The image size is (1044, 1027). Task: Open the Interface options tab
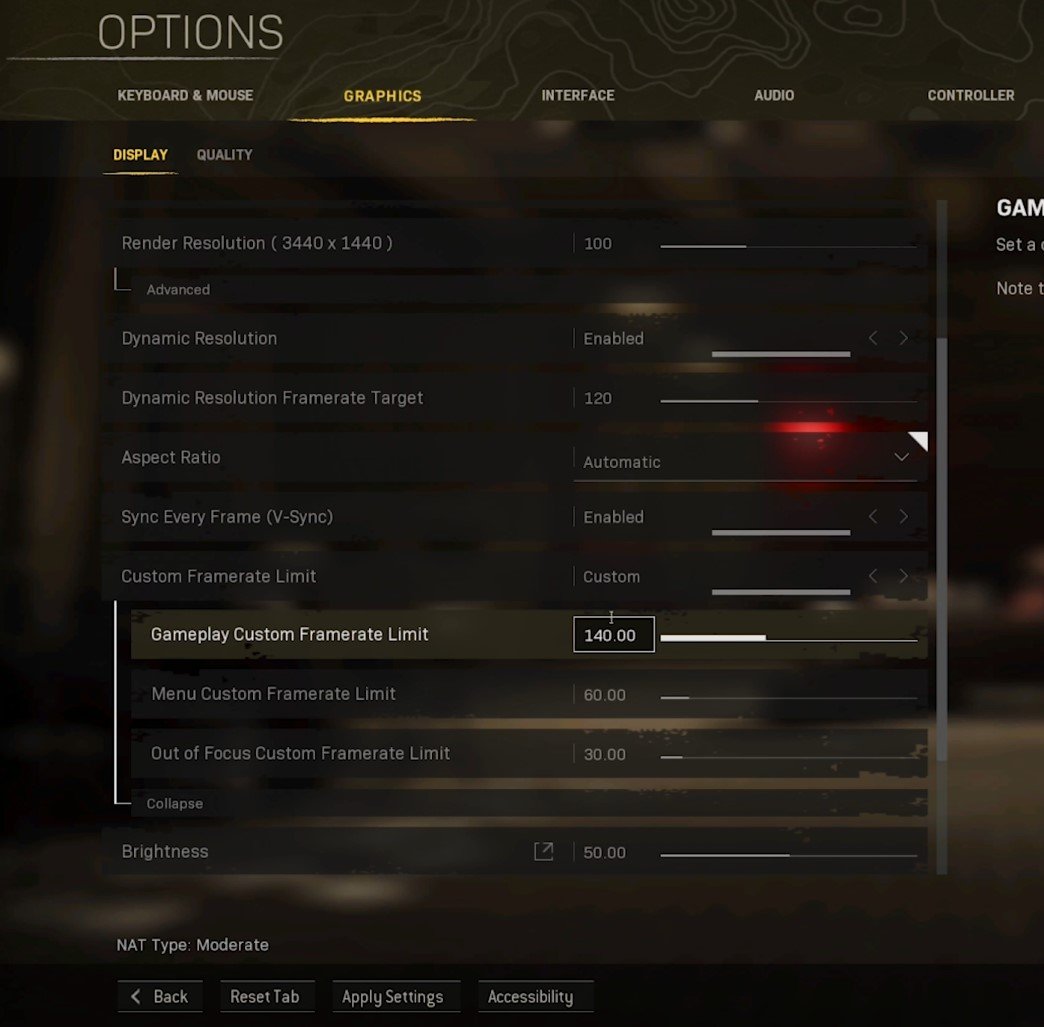coord(577,96)
